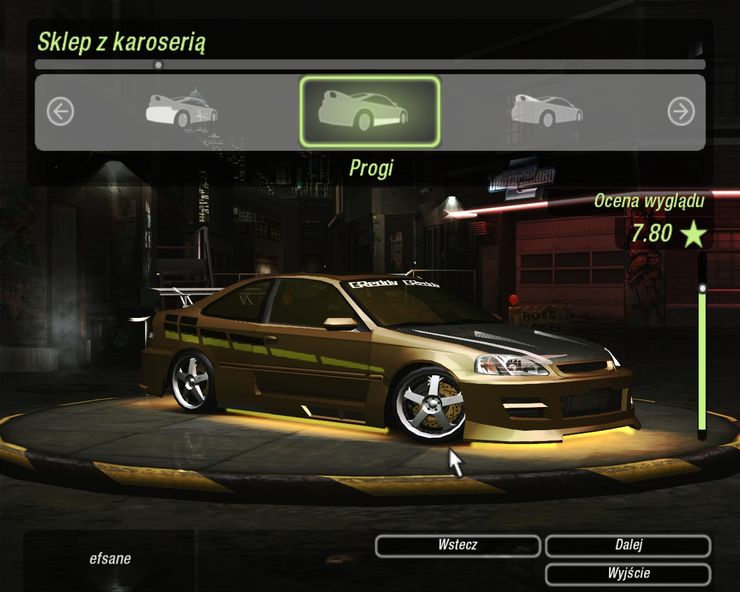
Task: Click the left arrow in the category carousel
Action: click(x=60, y=112)
